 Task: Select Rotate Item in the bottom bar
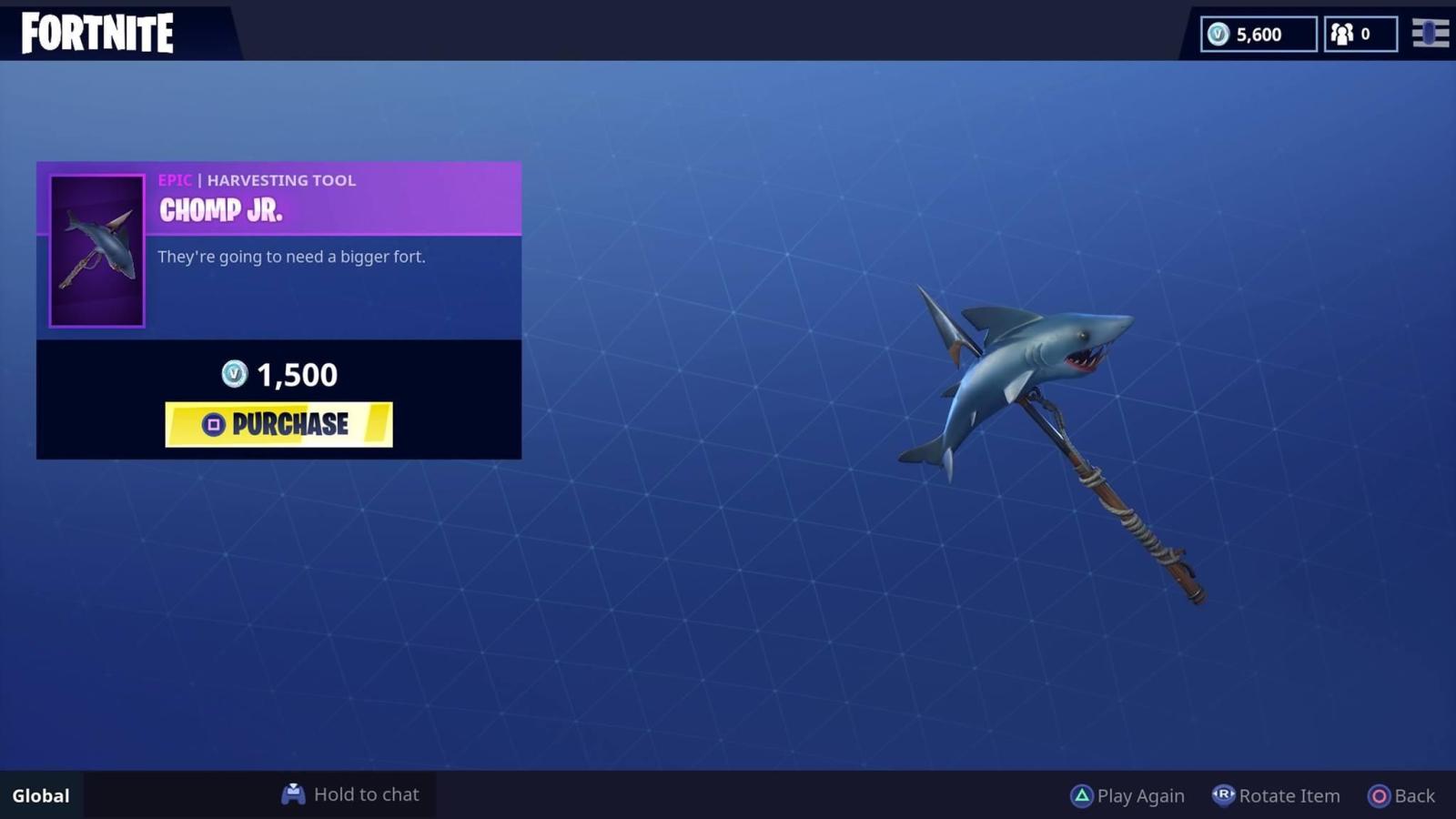(x=1289, y=795)
